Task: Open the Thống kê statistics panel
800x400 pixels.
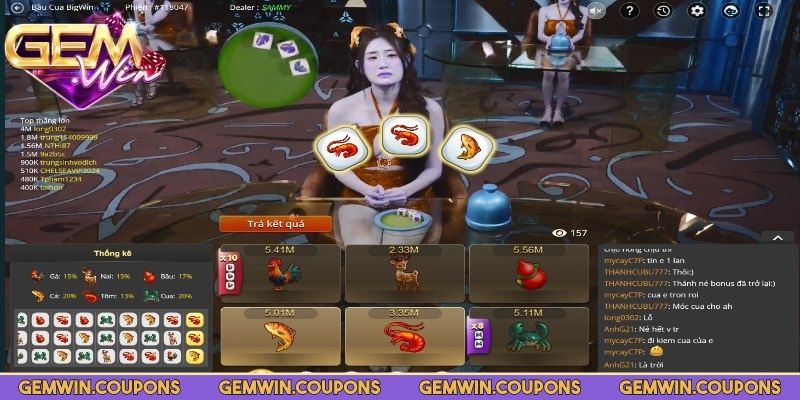Action: pos(108,254)
